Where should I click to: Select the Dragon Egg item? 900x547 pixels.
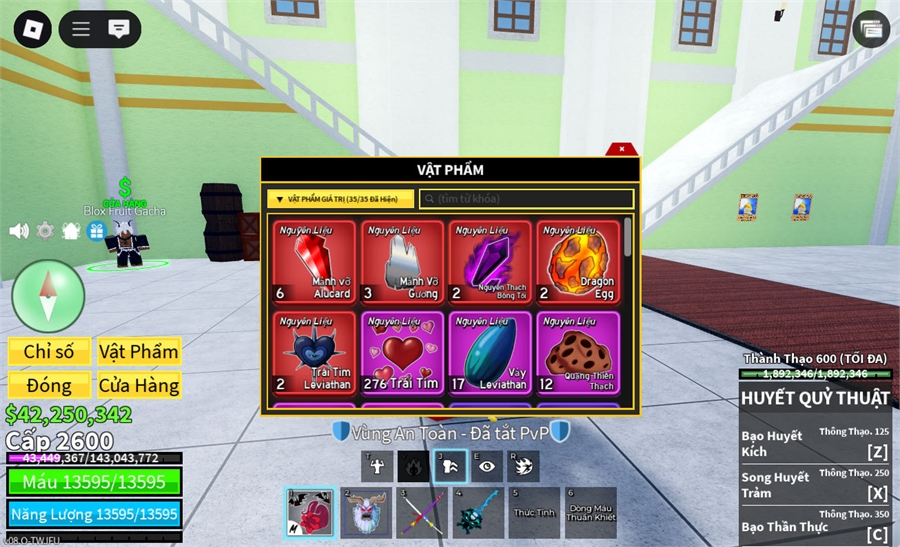pos(578,262)
